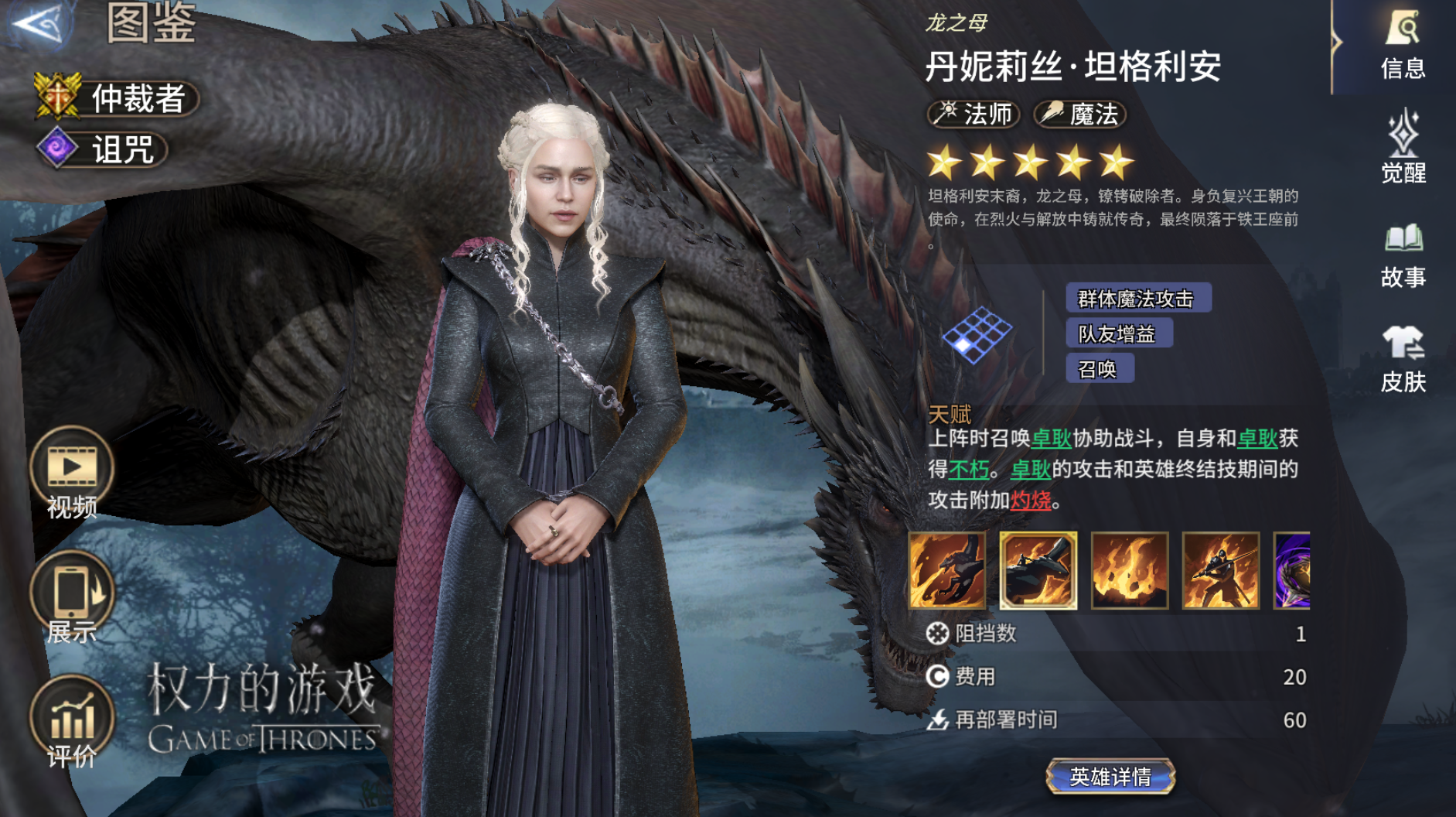1456x817 pixels.
Task: Select the dragon claw skill icon
Action: coord(947,570)
